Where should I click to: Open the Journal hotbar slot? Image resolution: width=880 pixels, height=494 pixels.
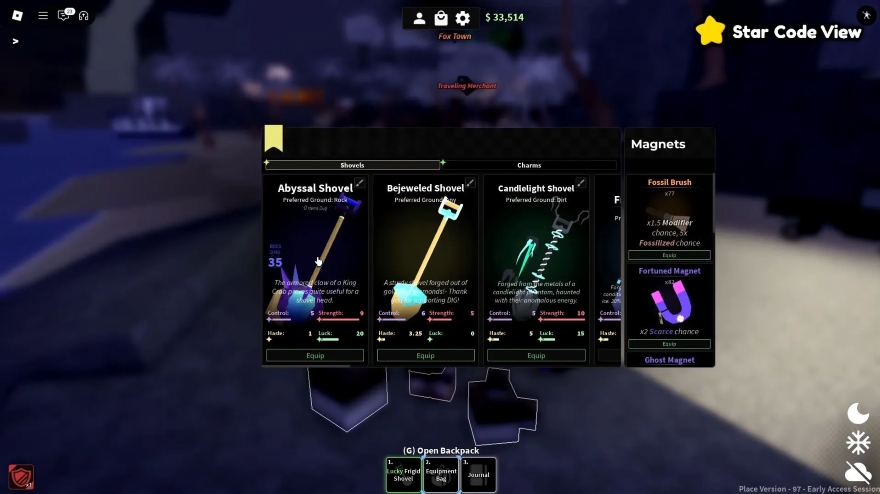click(478, 474)
